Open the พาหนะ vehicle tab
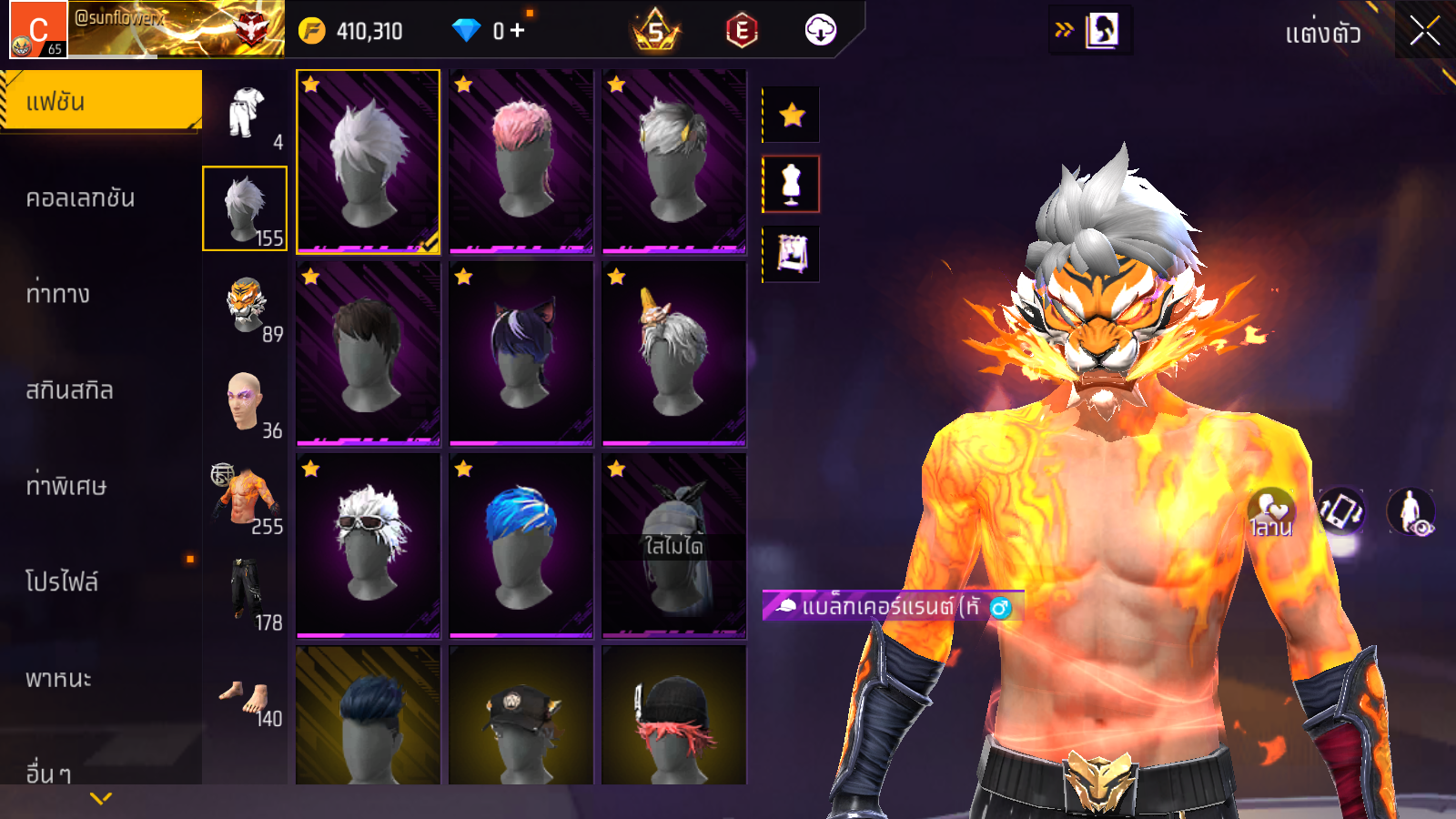 pyautogui.click(x=59, y=679)
